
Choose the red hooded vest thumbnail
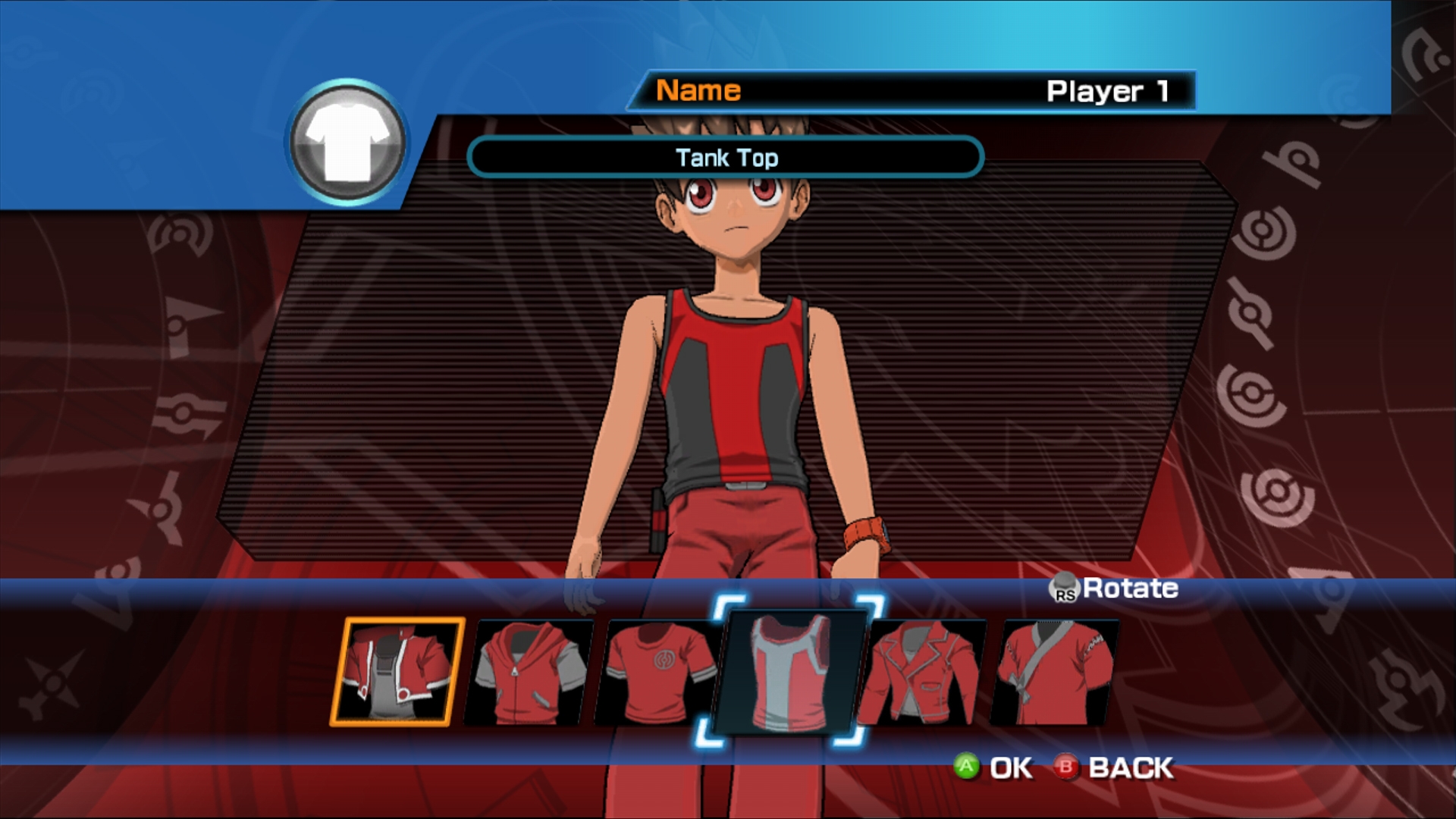[529, 673]
